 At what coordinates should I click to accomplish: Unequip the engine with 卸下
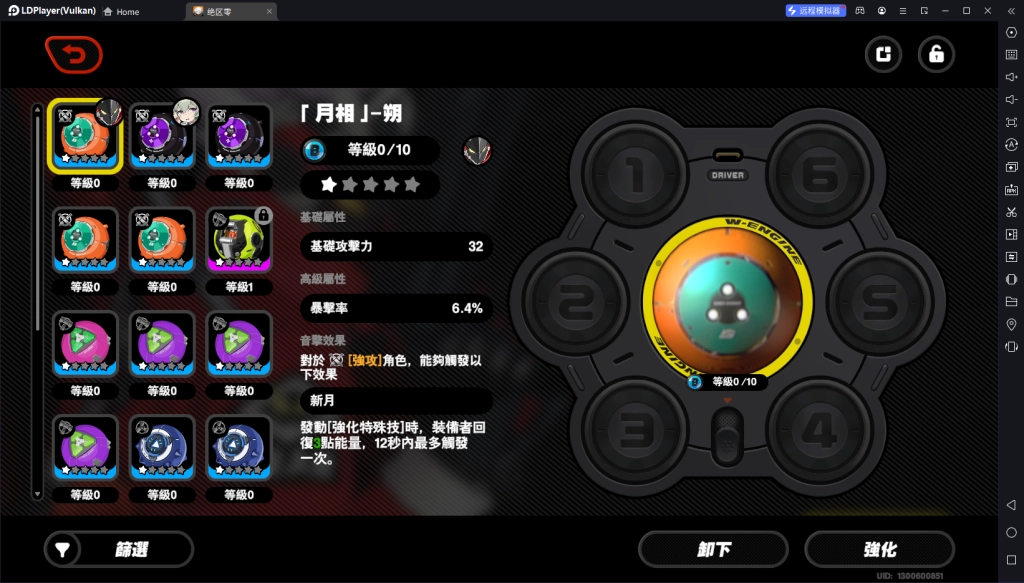(x=714, y=549)
